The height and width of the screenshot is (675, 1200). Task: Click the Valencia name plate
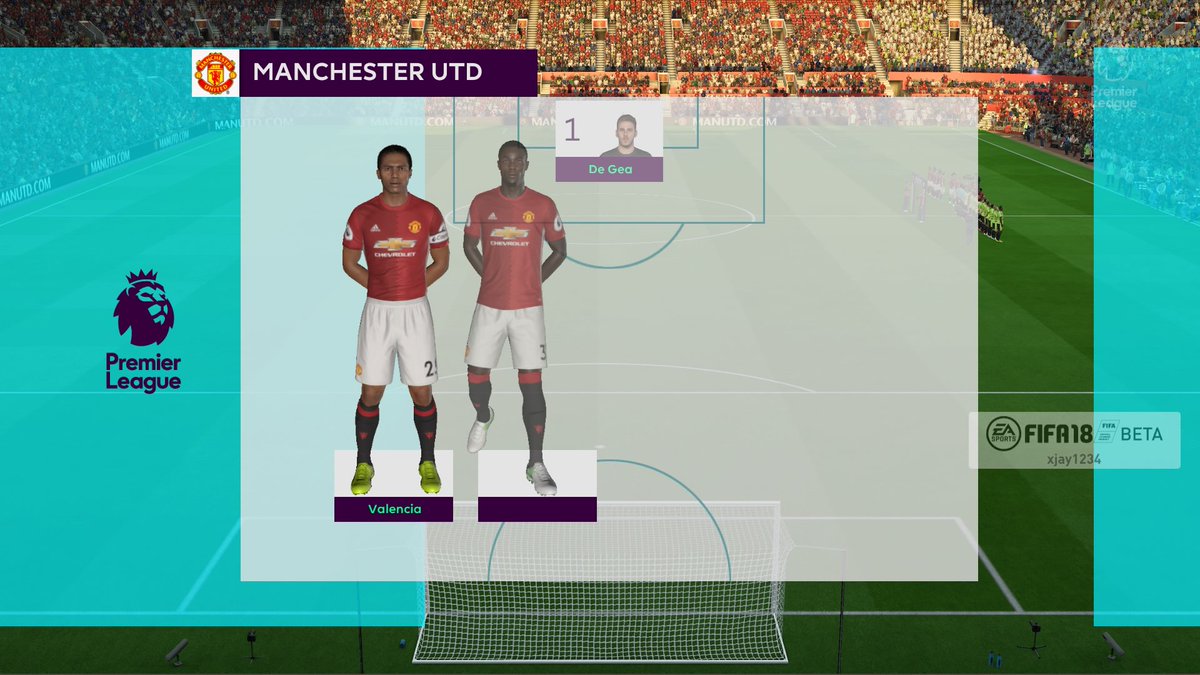[x=394, y=509]
